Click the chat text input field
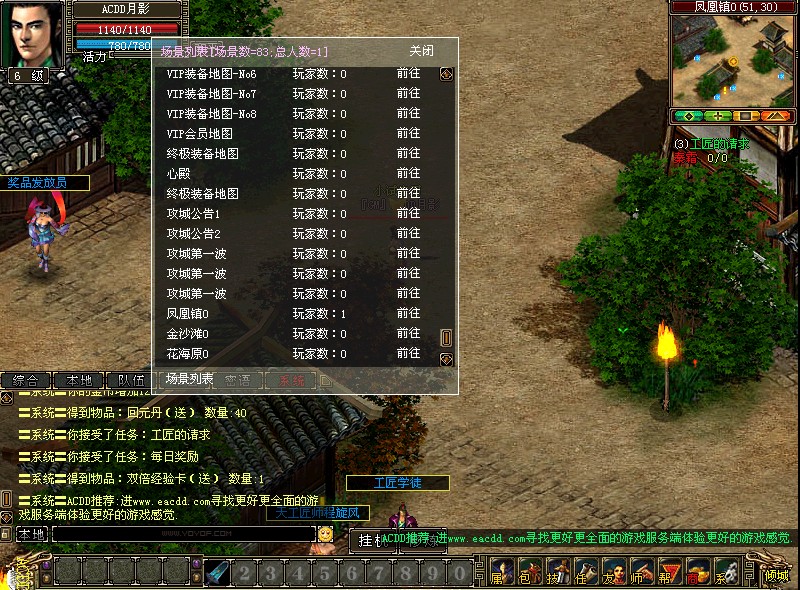This screenshot has height=590, width=800. coord(183,535)
